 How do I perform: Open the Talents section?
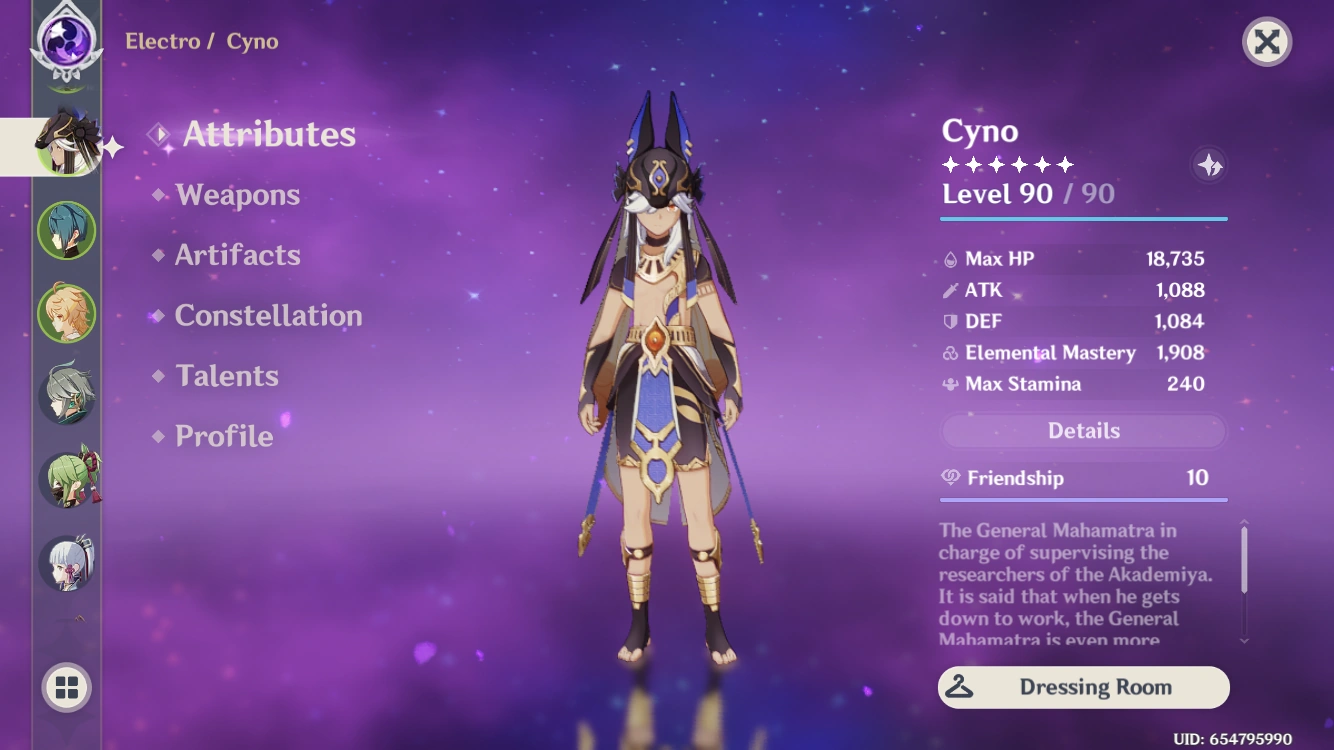pos(227,376)
